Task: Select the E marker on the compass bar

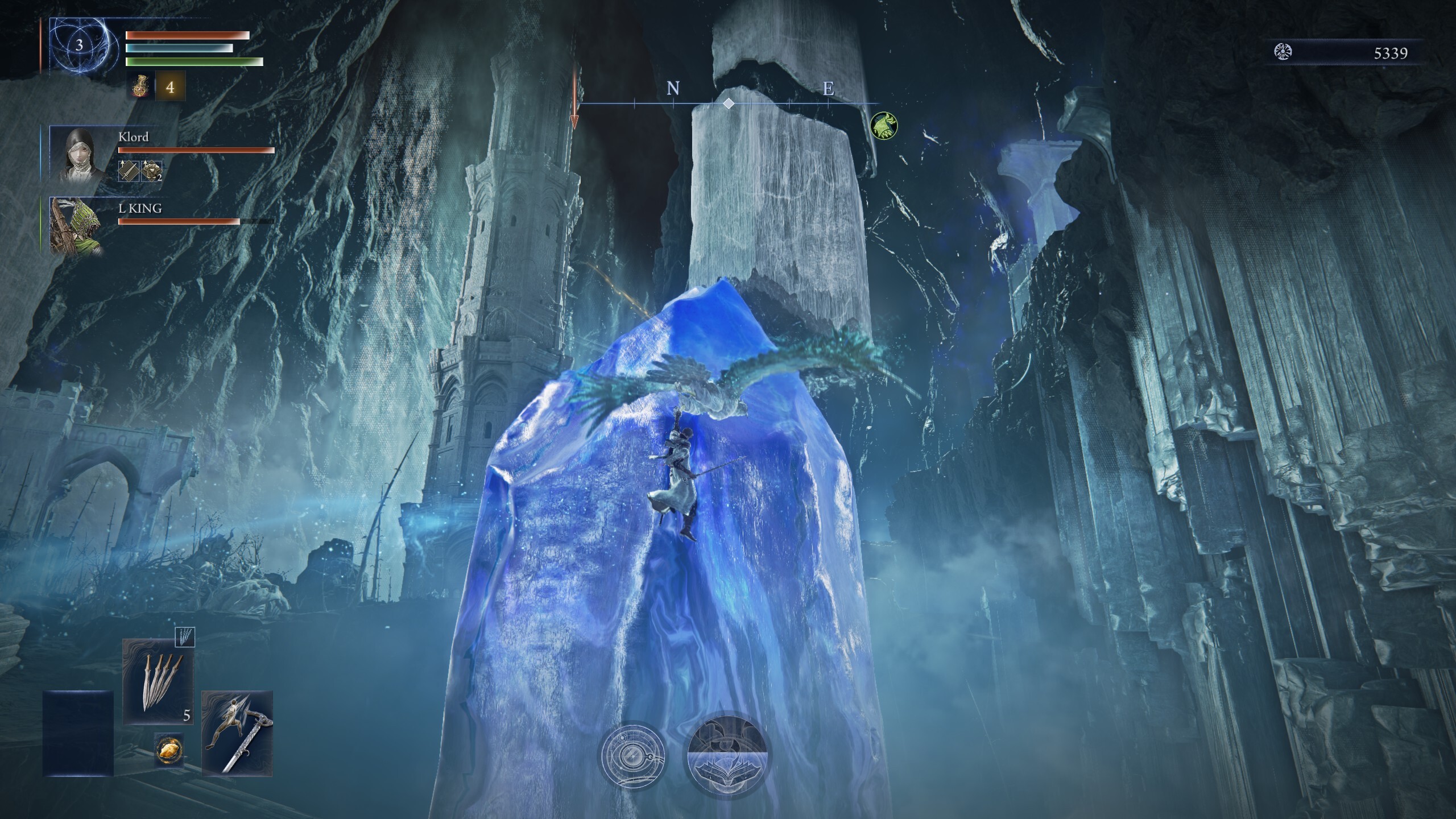Action: click(x=829, y=89)
